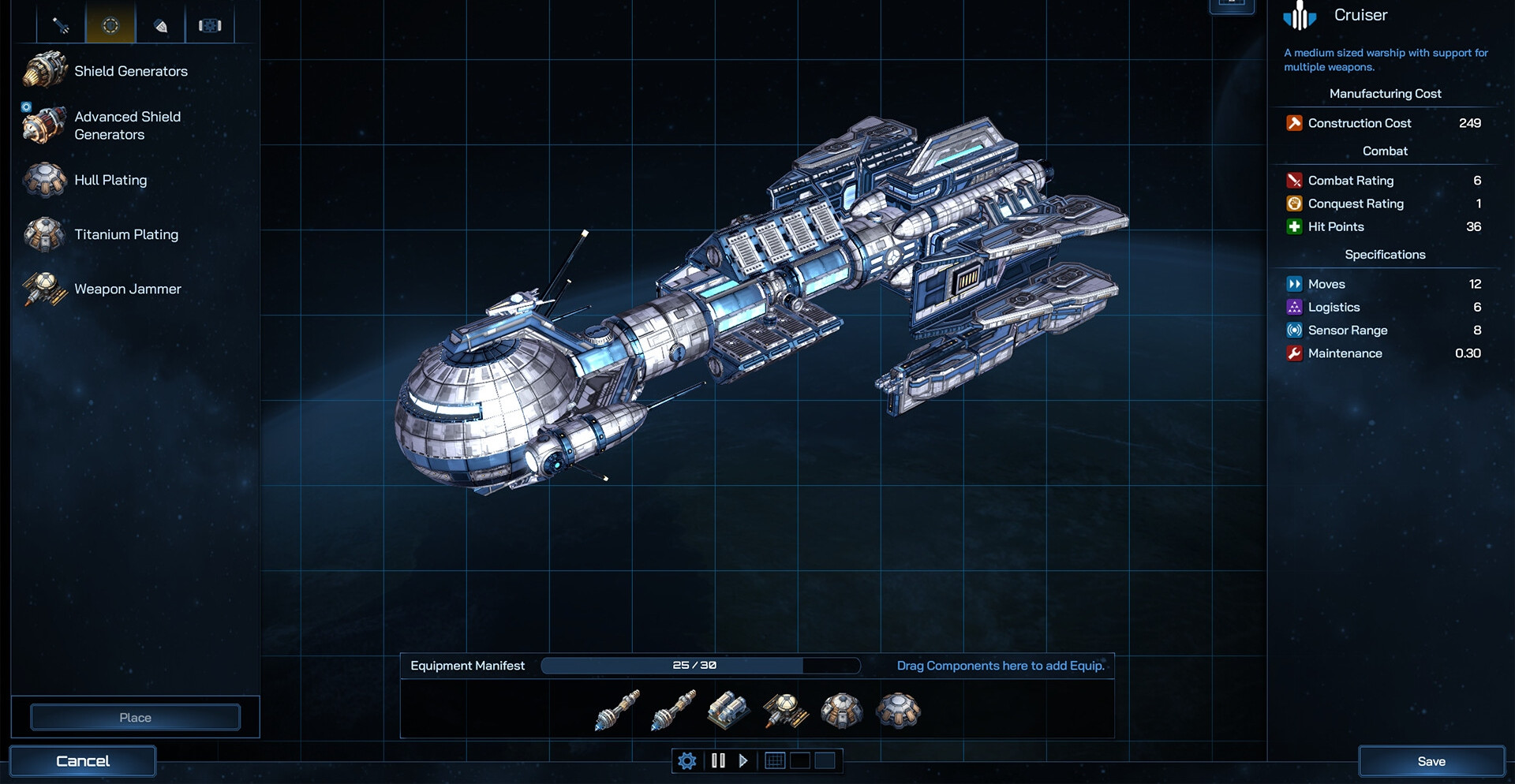Screen dimensions: 1515x784
Task: Open the engine thruster components tab
Action: point(160,25)
